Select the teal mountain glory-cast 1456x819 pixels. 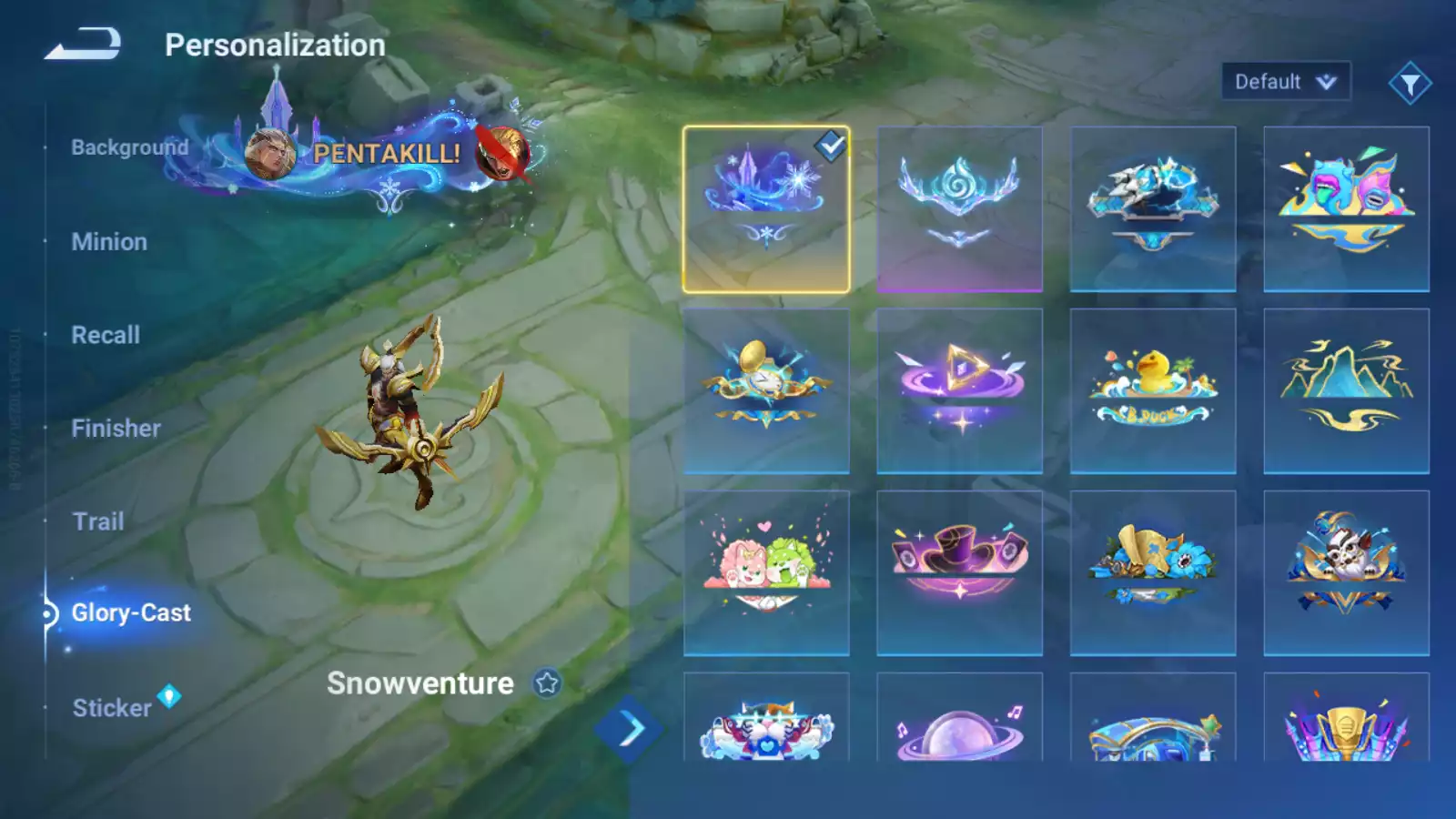[1346, 391]
